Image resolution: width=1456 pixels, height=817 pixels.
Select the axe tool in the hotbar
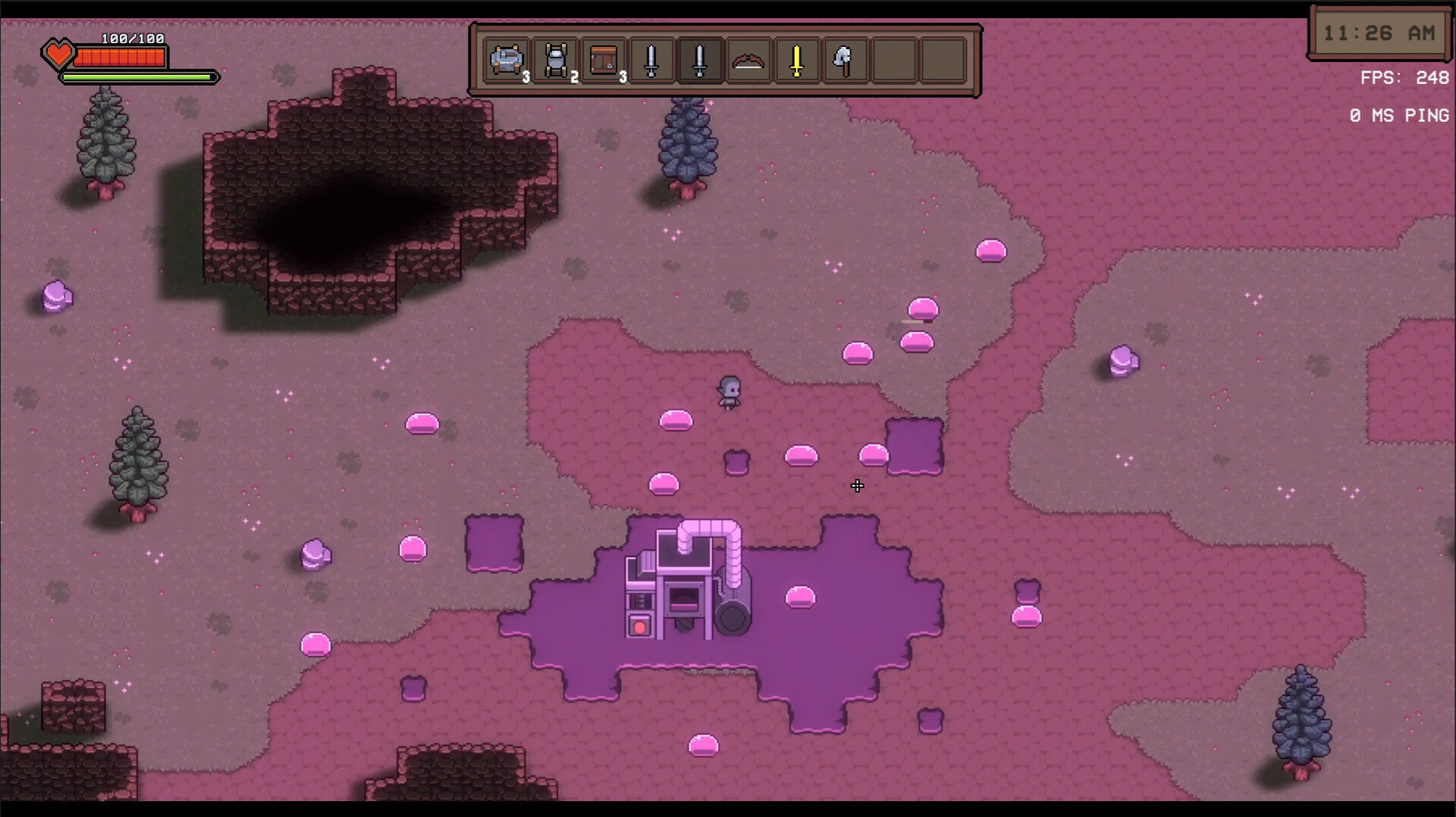[844, 61]
